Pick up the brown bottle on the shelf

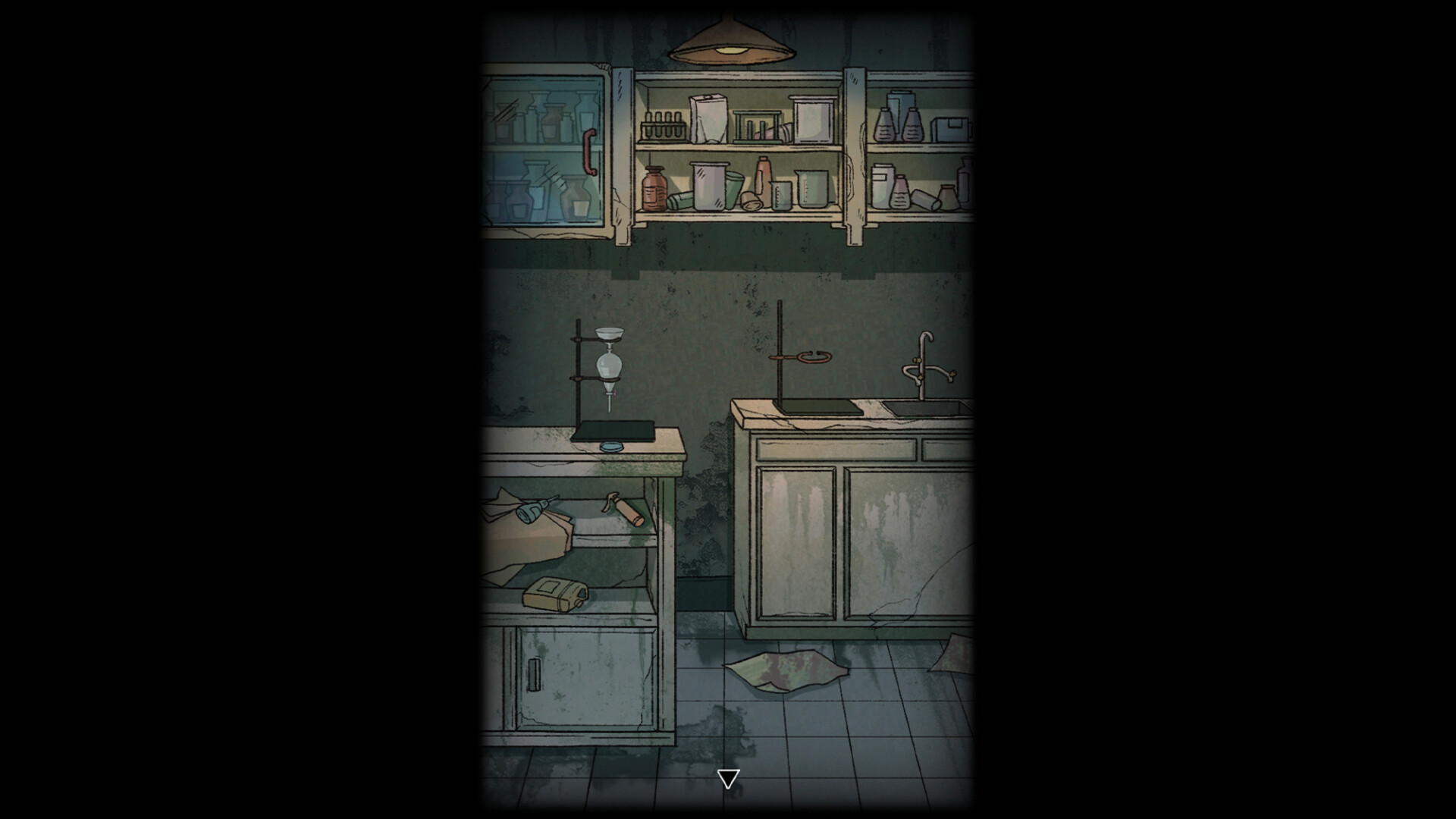tap(654, 190)
